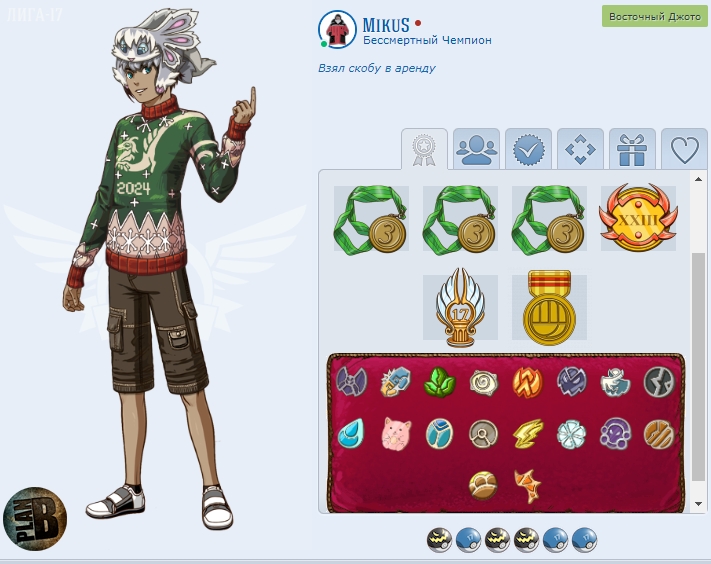Click the scrollbar down arrow in awards panel
Image resolution: width=711 pixels, height=564 pixels.
point(697,503)
